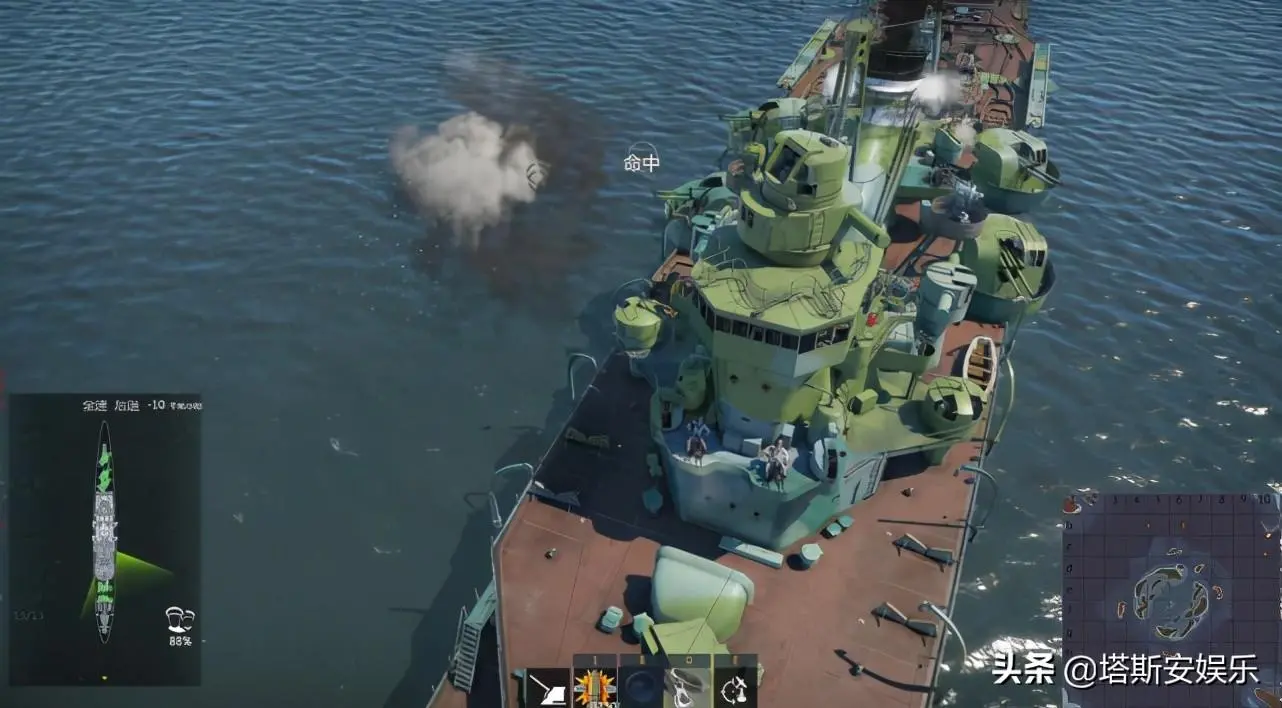The width and height of the screenshot is (1282, 708).
Task: Click the ship damage status diagram
Action: 104,530
